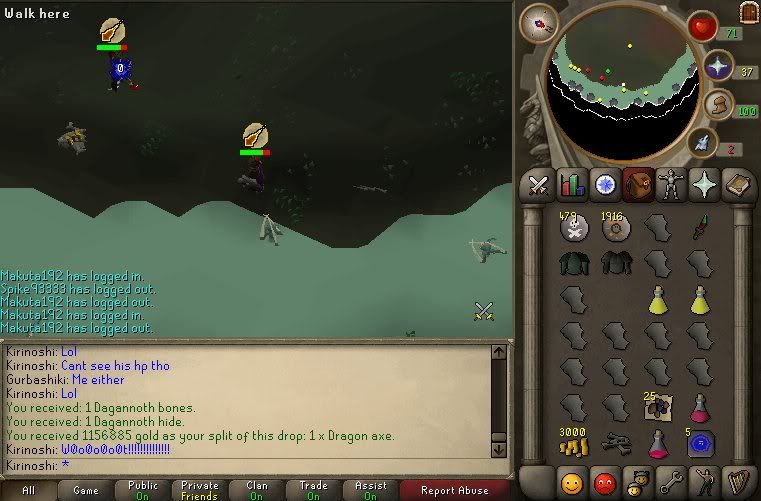Open the Options wrench tab
The height and width of the screenshot is (501, 761).
tap(669, 482)
